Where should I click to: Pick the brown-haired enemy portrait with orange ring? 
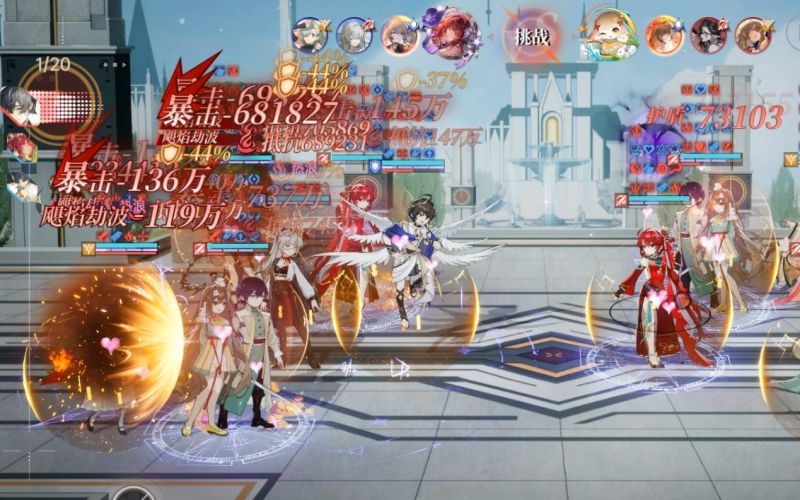click(662, 35)
